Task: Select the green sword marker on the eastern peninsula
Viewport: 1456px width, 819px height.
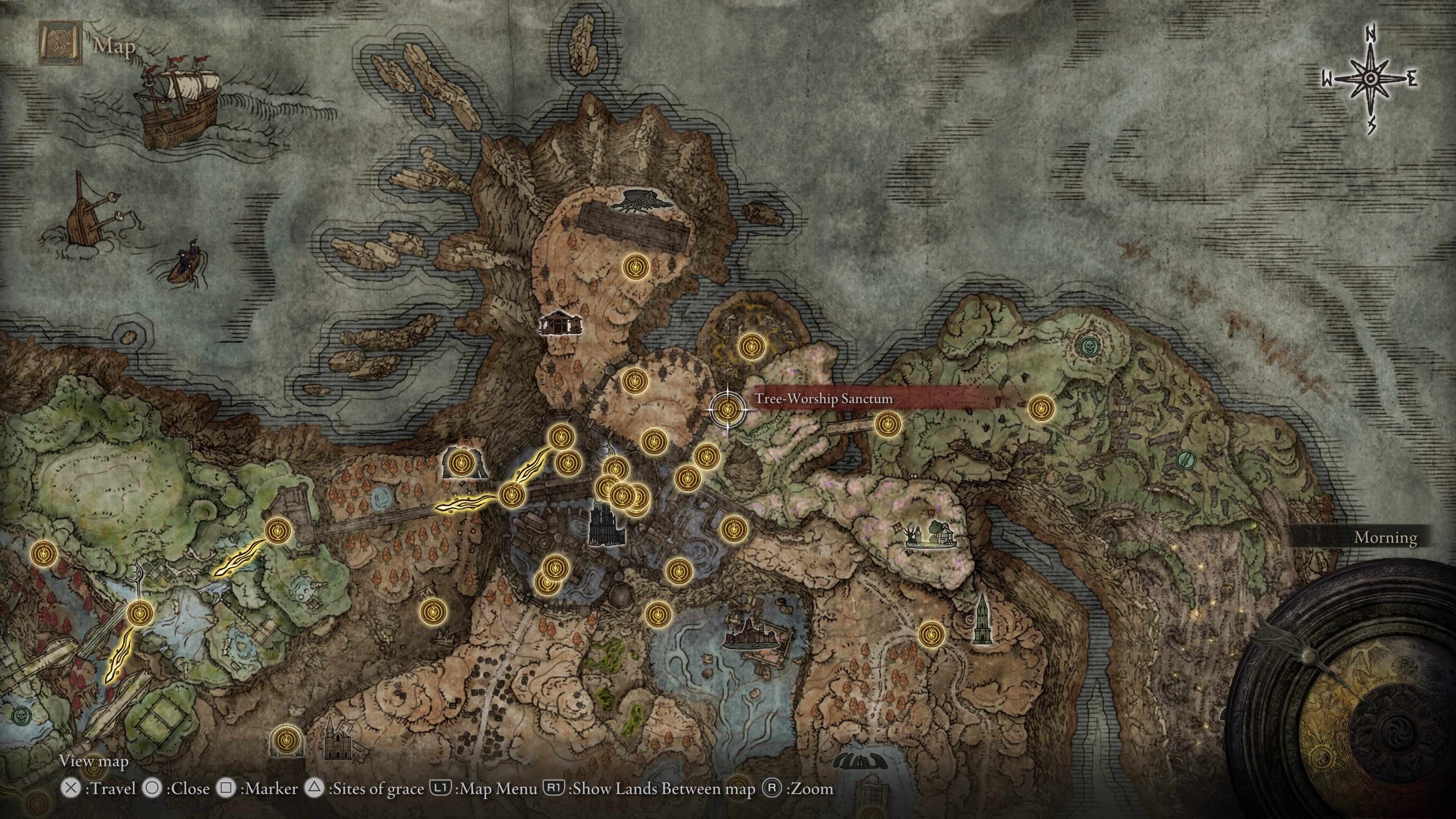Action: pyautogui.click(x=1186, y=458)
